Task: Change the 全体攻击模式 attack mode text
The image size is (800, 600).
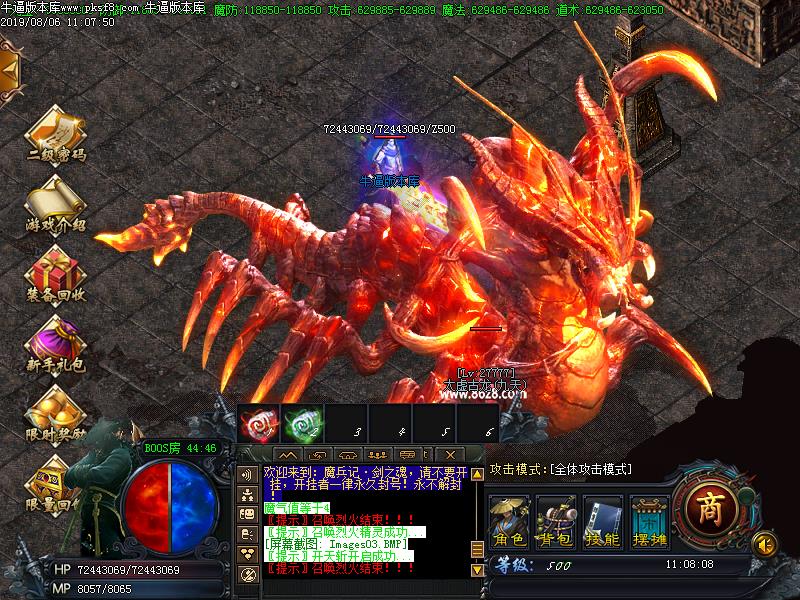Action: (x=560, y=469)
